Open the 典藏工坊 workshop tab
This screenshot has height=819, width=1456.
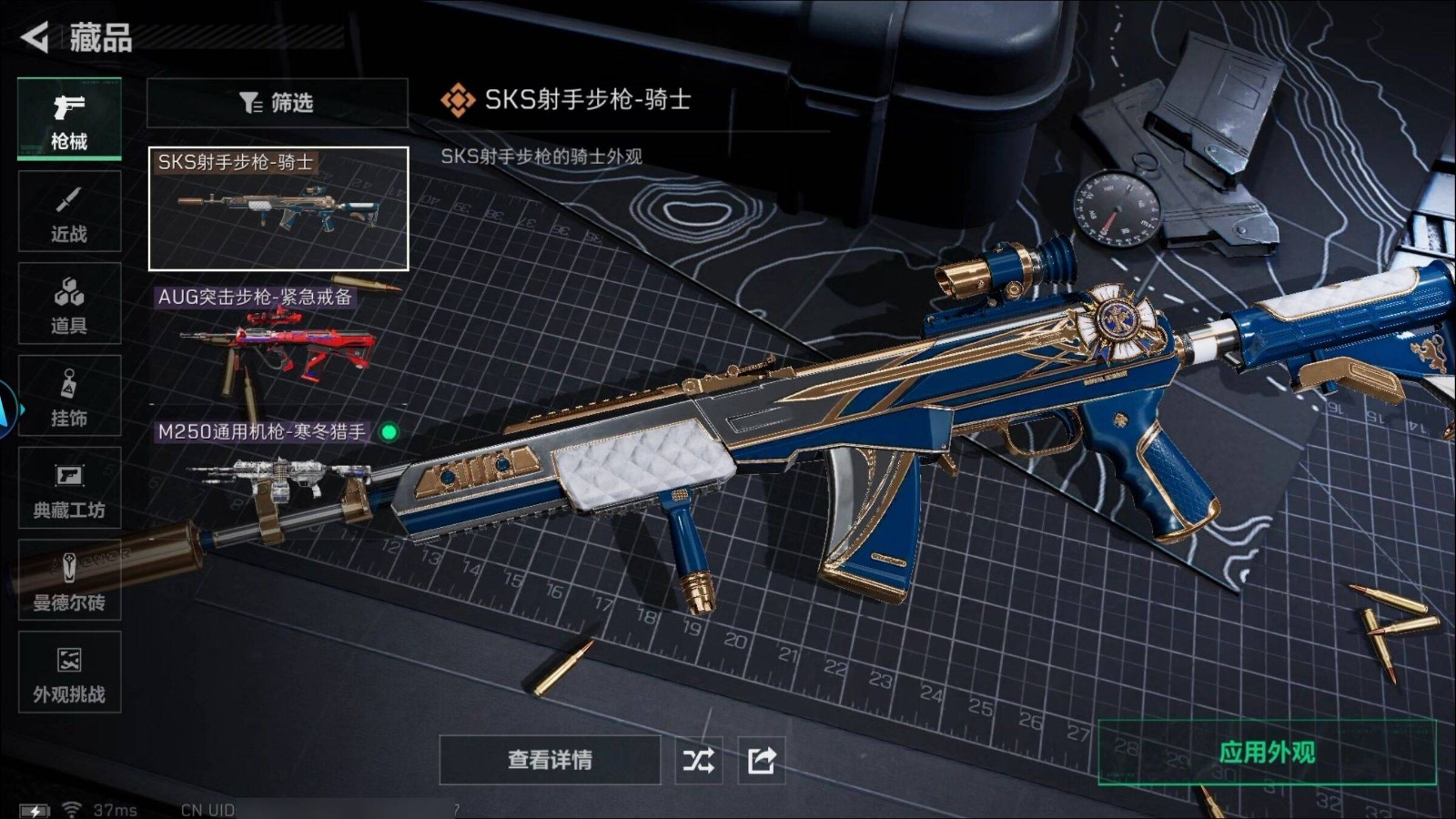[69, 489]
